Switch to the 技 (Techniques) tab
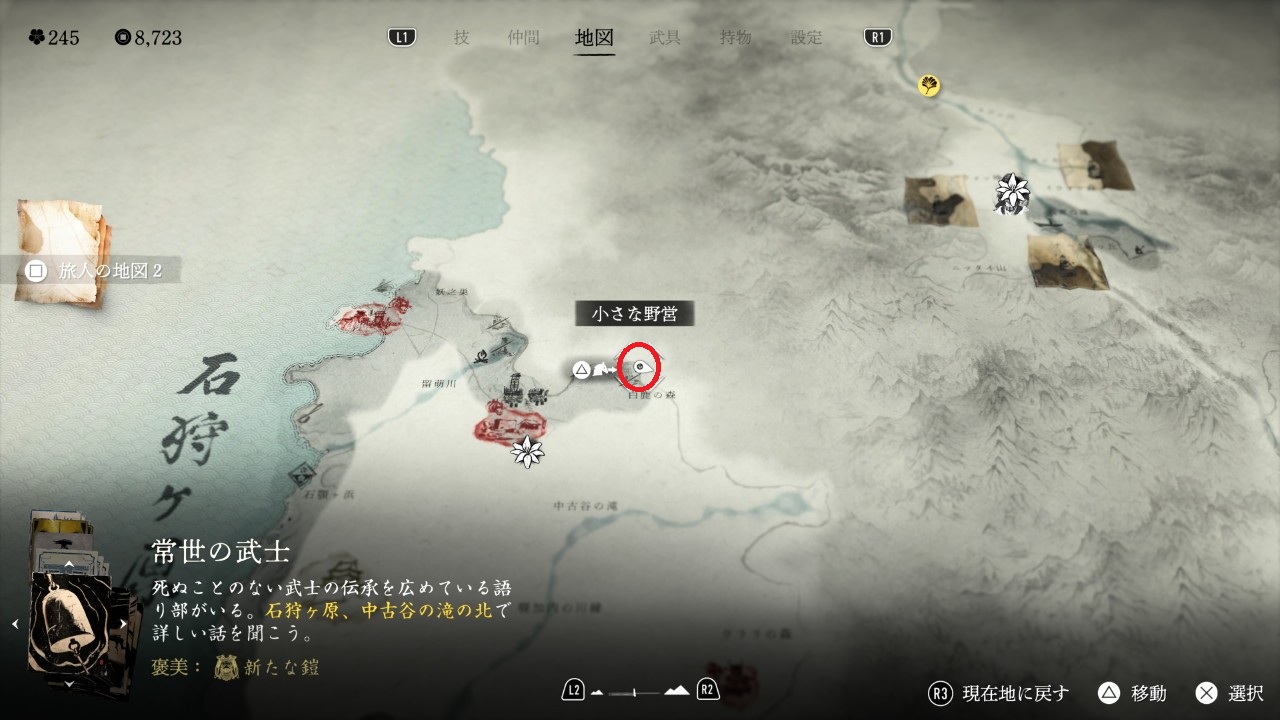1280x720 pixels. pyautogui.click(x=461, y=38)
